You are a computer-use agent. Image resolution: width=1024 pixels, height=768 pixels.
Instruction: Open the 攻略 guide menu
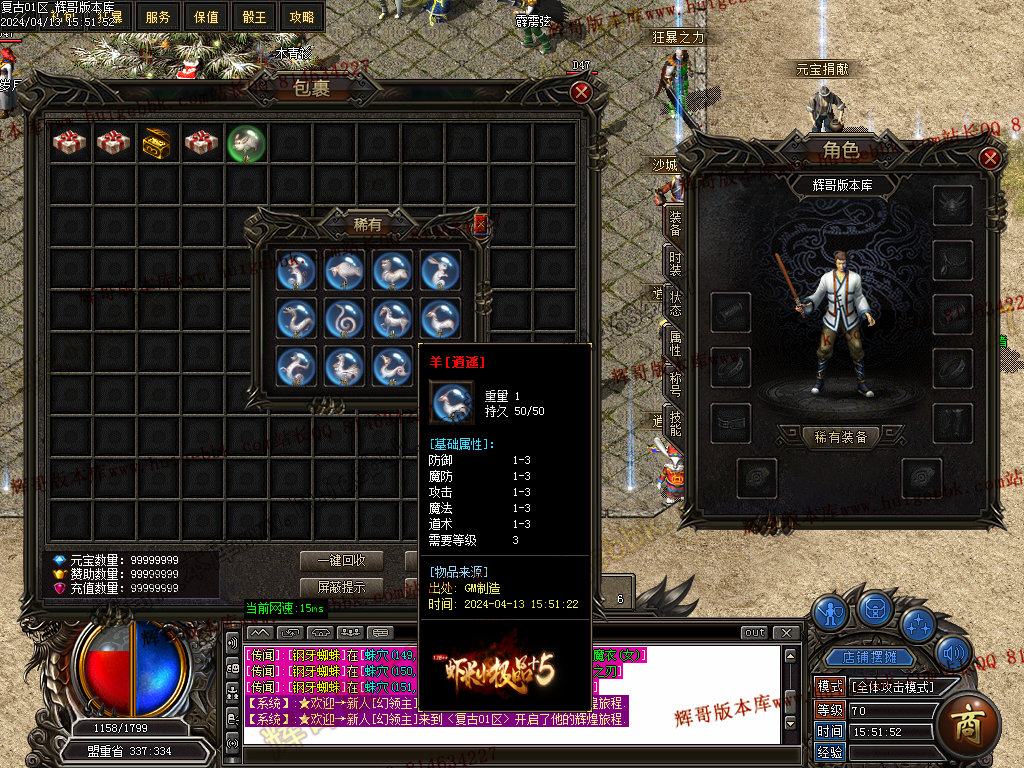(301, 17)
